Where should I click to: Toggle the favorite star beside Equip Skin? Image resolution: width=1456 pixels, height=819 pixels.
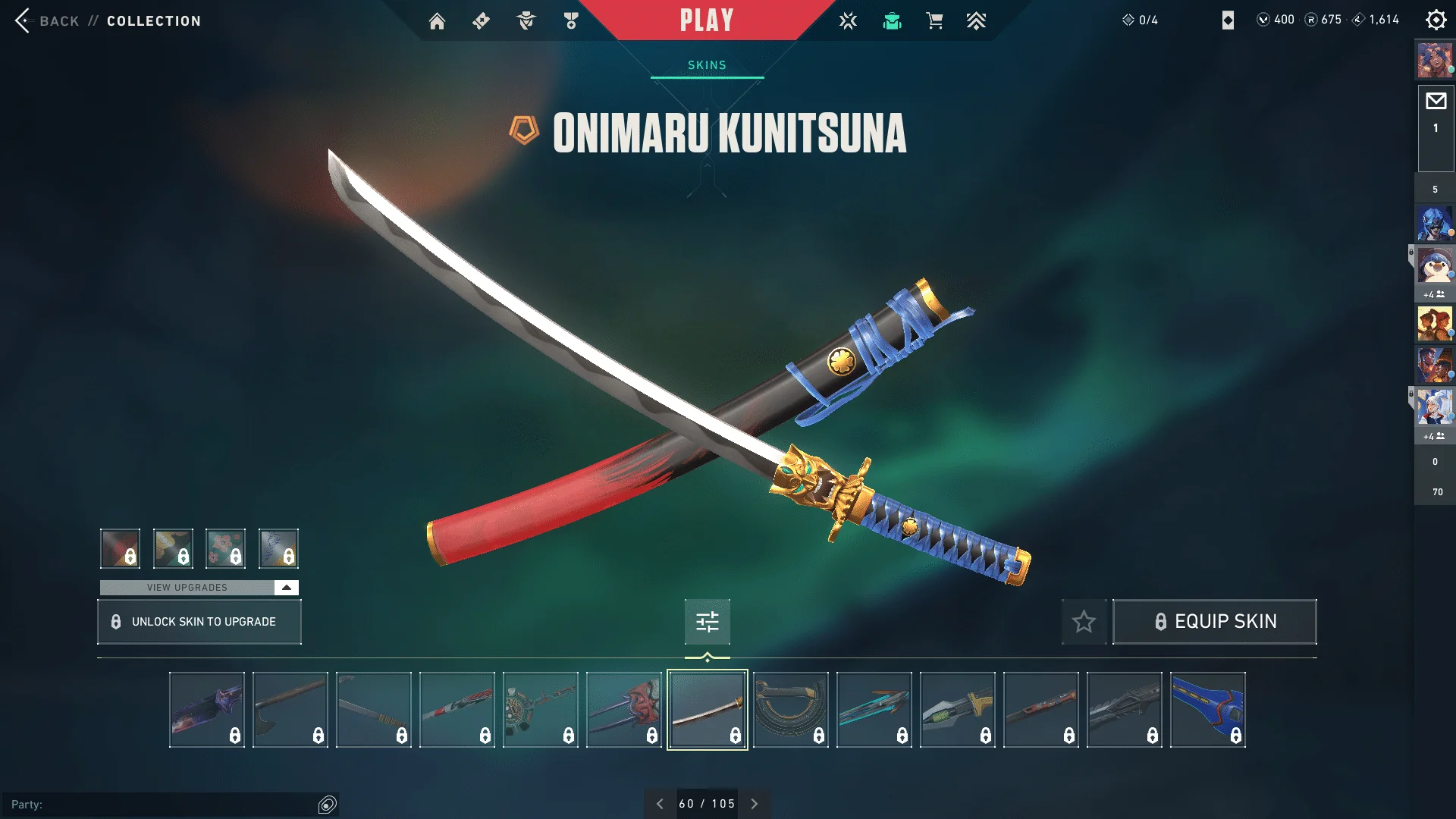(x=1083, y=622)
